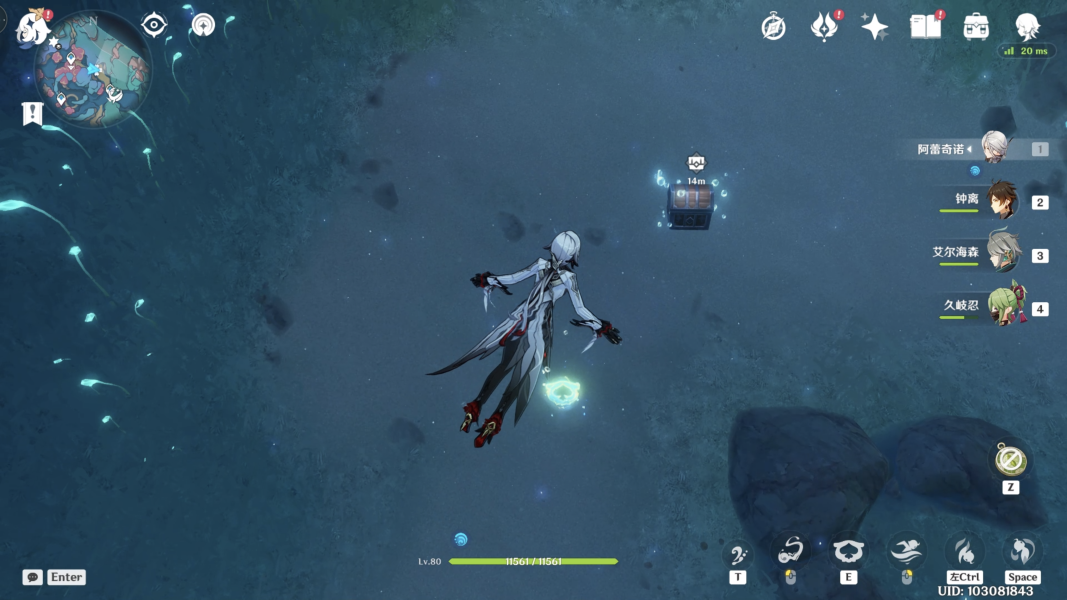Open the chat speech bubble
The height and width of the screenshot is (600, 1067).
[33, 577]
